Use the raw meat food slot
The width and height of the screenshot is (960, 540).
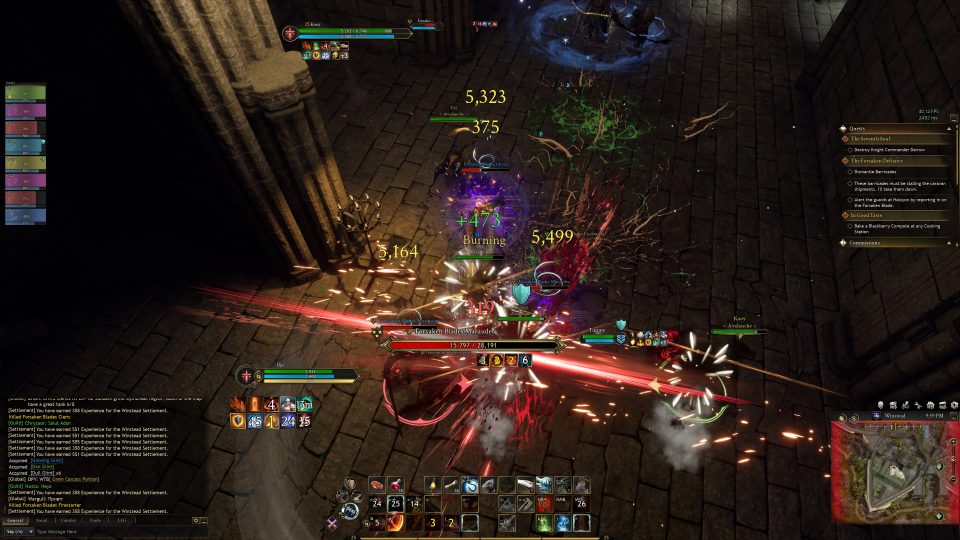pyautogui.click(x=377, y=485)
